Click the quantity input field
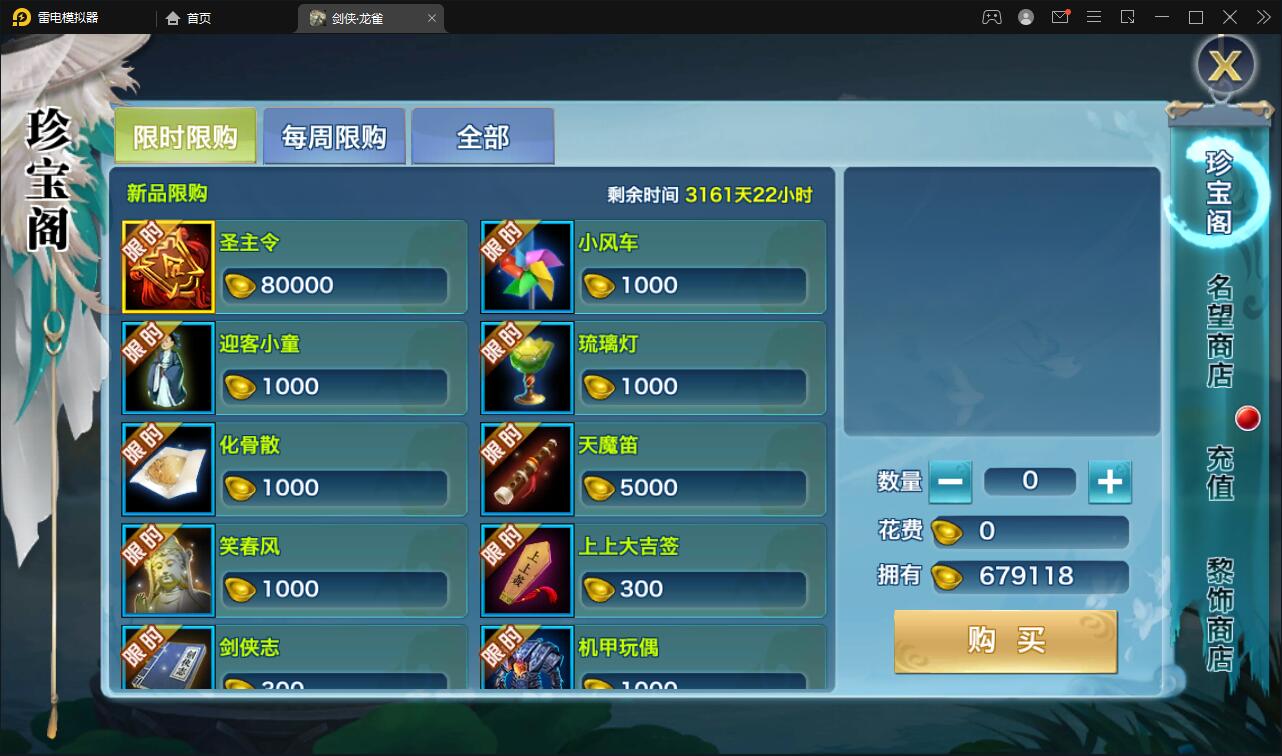This screenshot has height=756, width=1282. (x=1030, y=481)
